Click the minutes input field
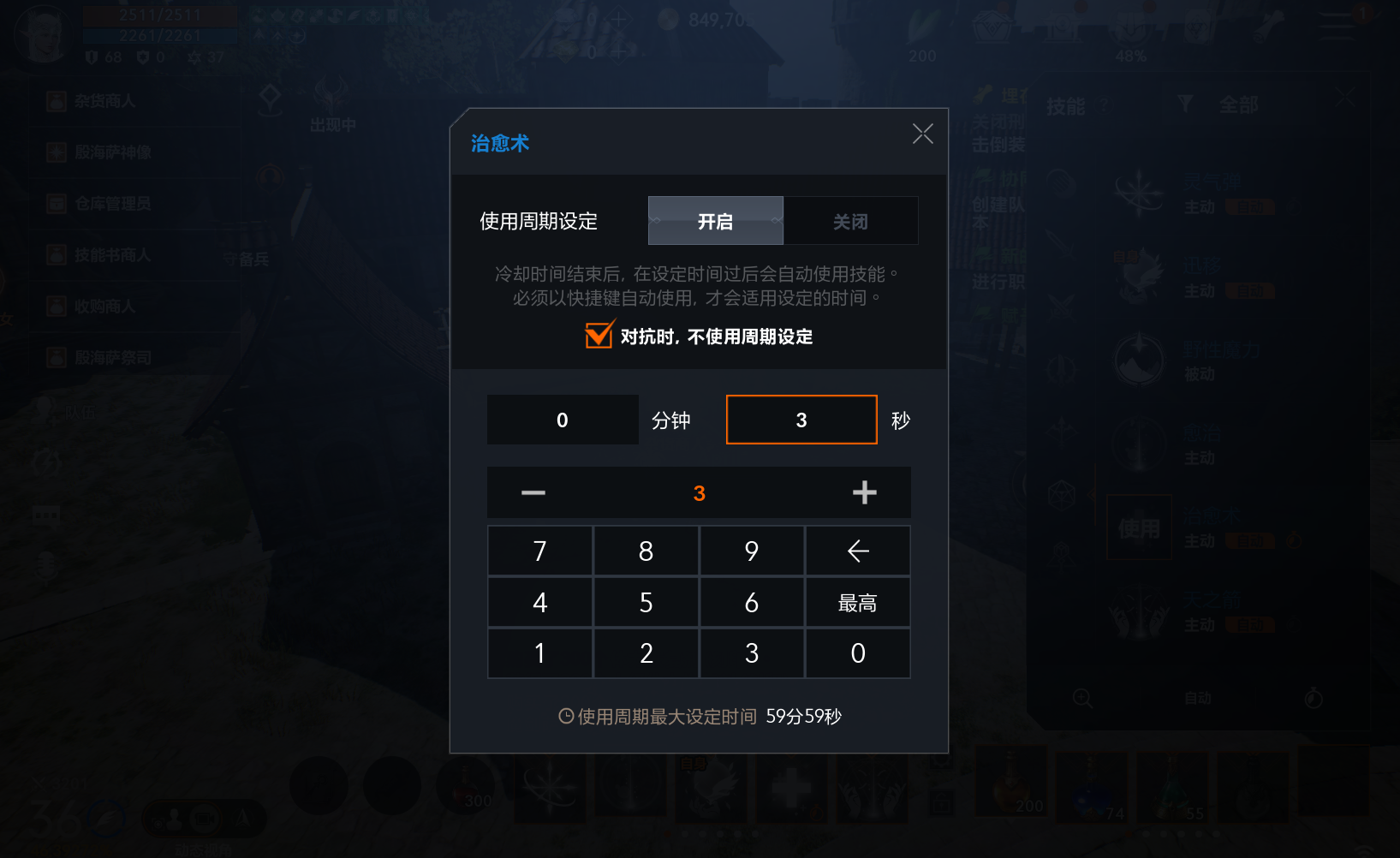 562,420
